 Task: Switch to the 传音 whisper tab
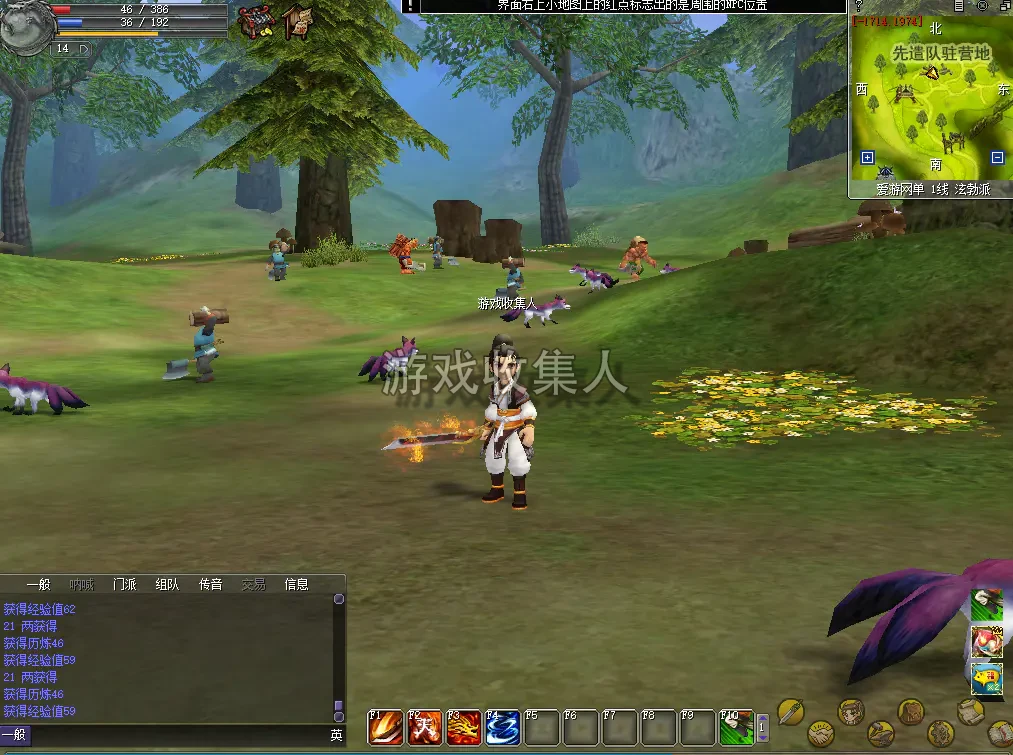point(210,584)
